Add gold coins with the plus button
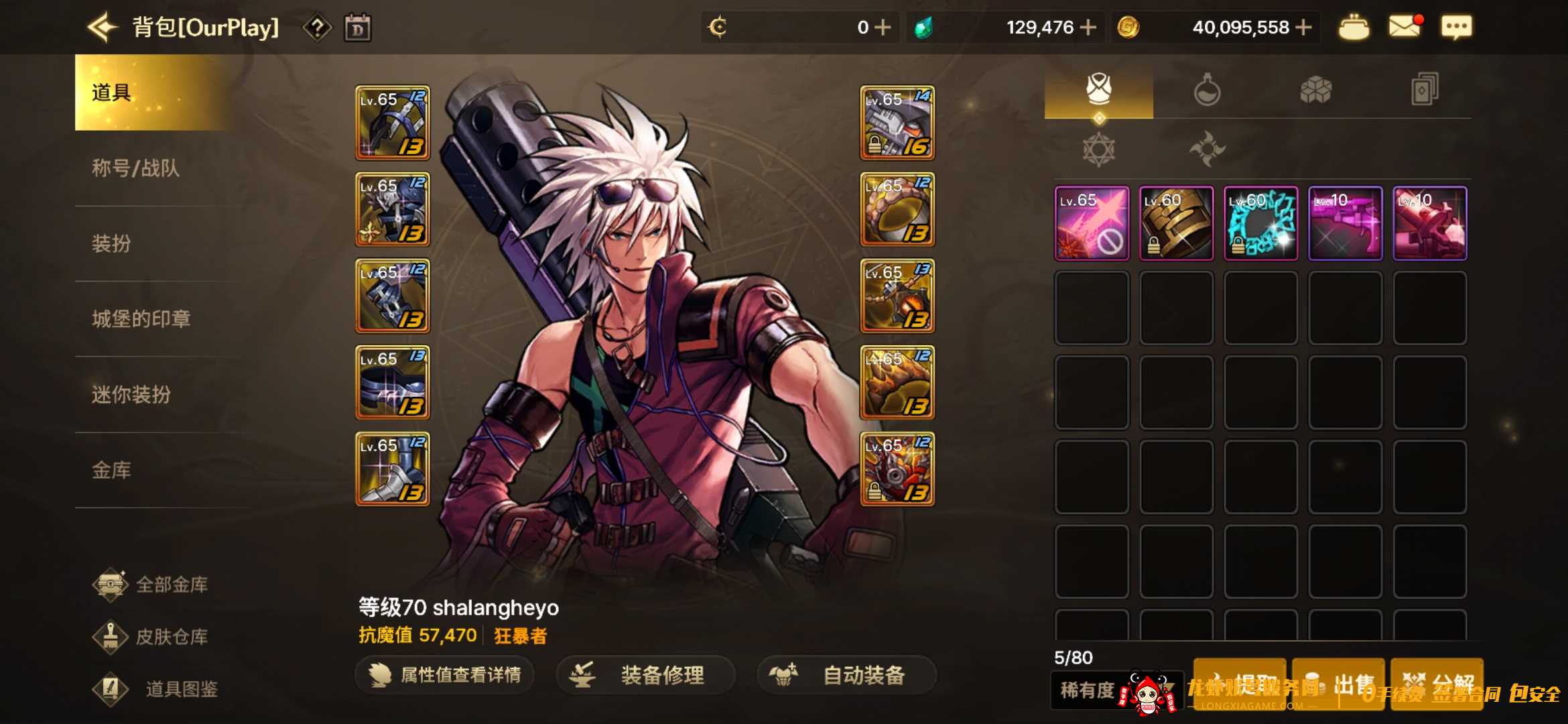 point(1303,27)
